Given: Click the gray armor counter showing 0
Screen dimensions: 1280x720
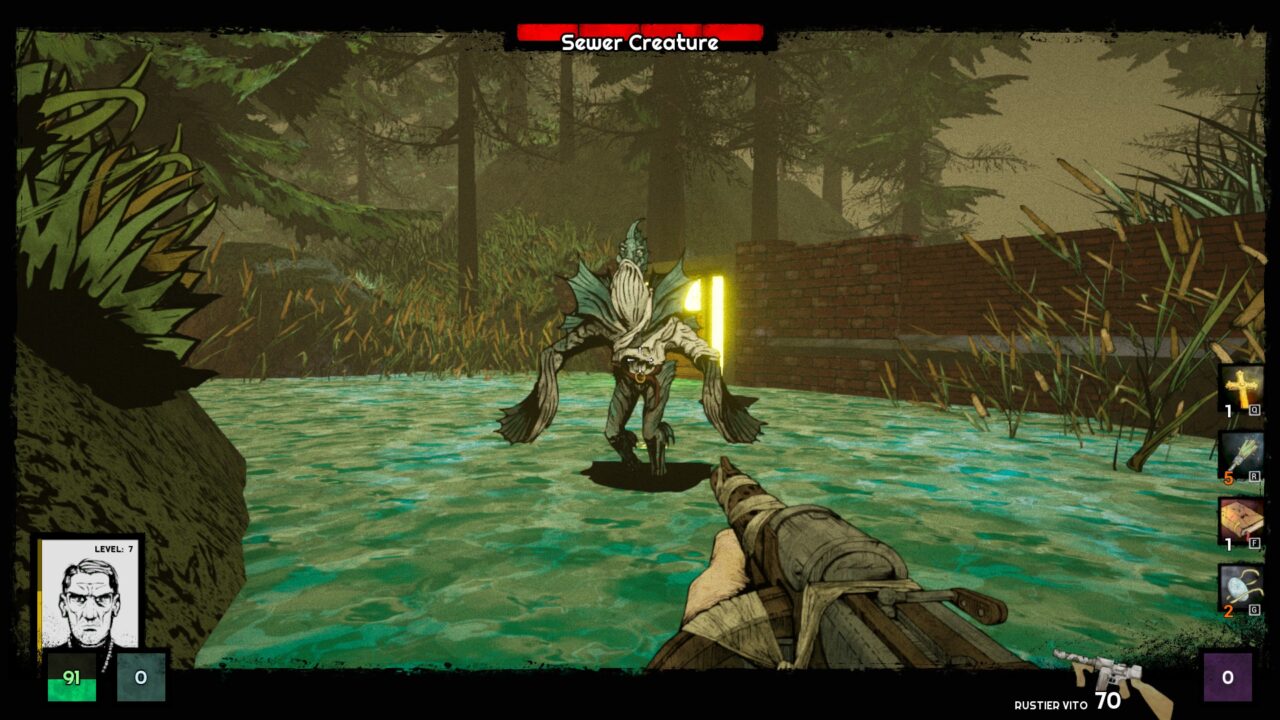Looking at the screenshot, I should click(x=143, y=679).
